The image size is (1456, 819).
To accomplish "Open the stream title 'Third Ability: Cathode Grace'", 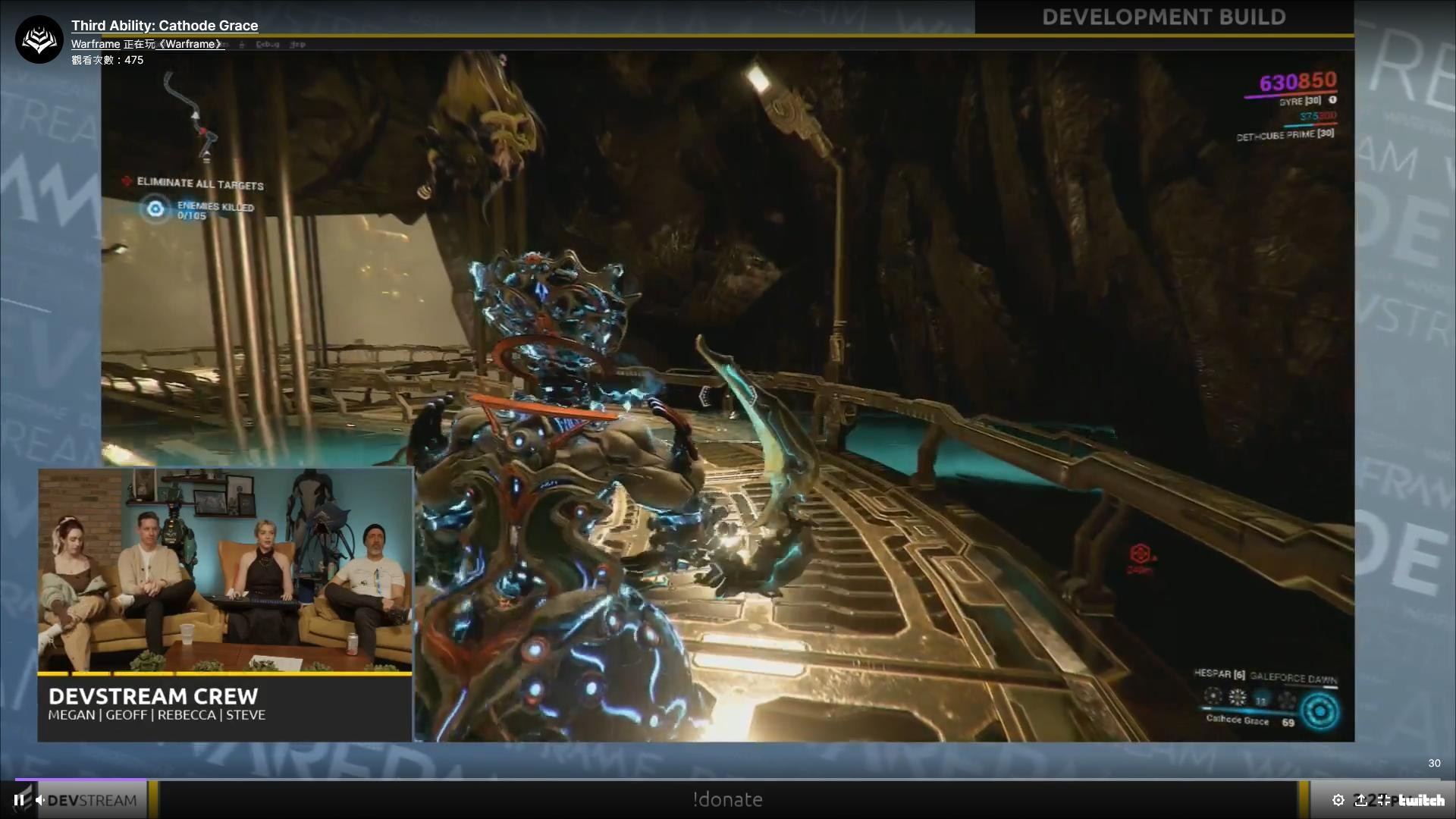I will click(164, 25).
